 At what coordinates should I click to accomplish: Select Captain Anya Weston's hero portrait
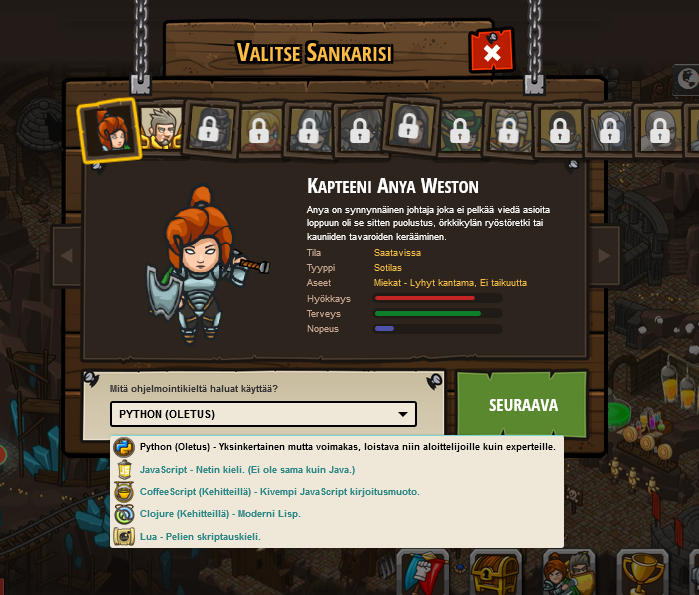coord(108,130)
